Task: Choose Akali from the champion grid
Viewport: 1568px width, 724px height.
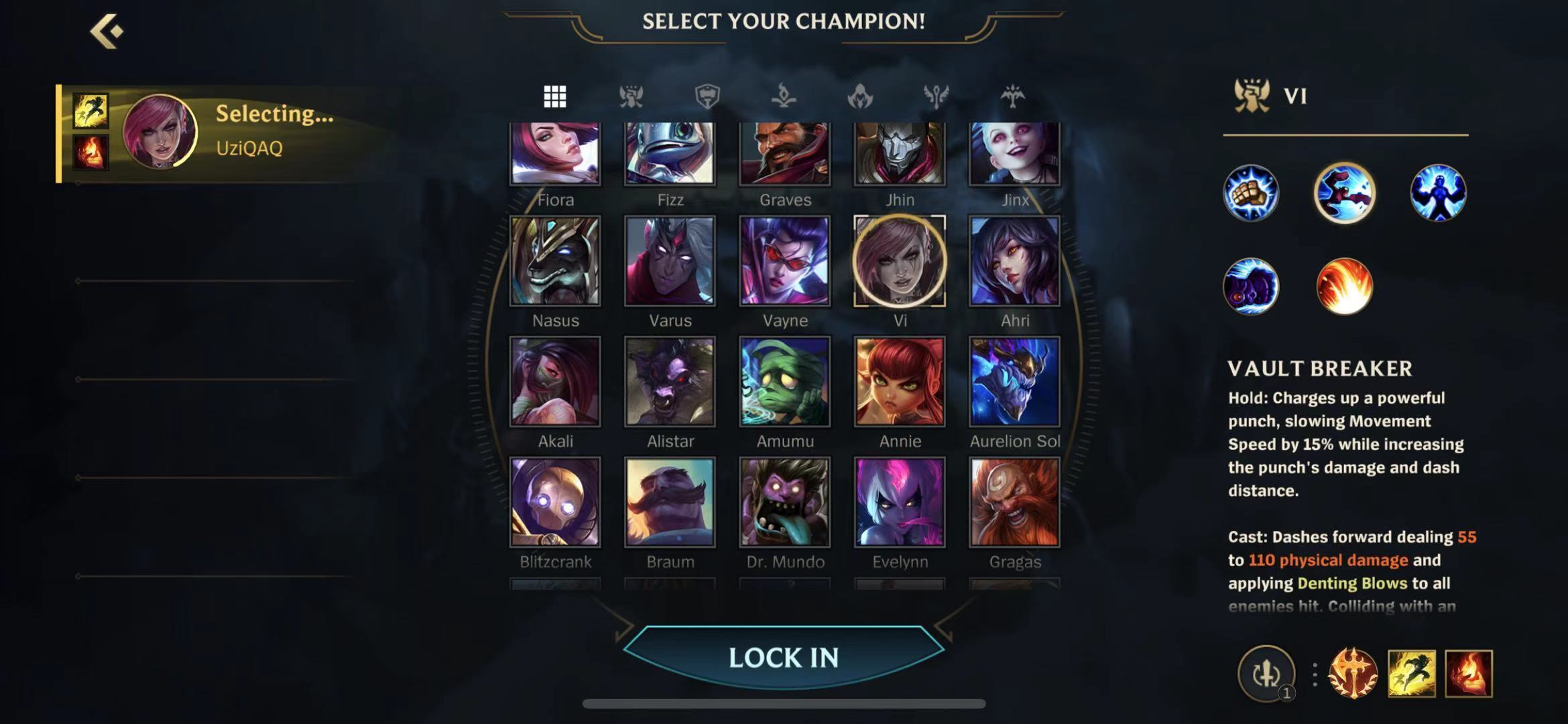Action: click(x=555, y=381)
